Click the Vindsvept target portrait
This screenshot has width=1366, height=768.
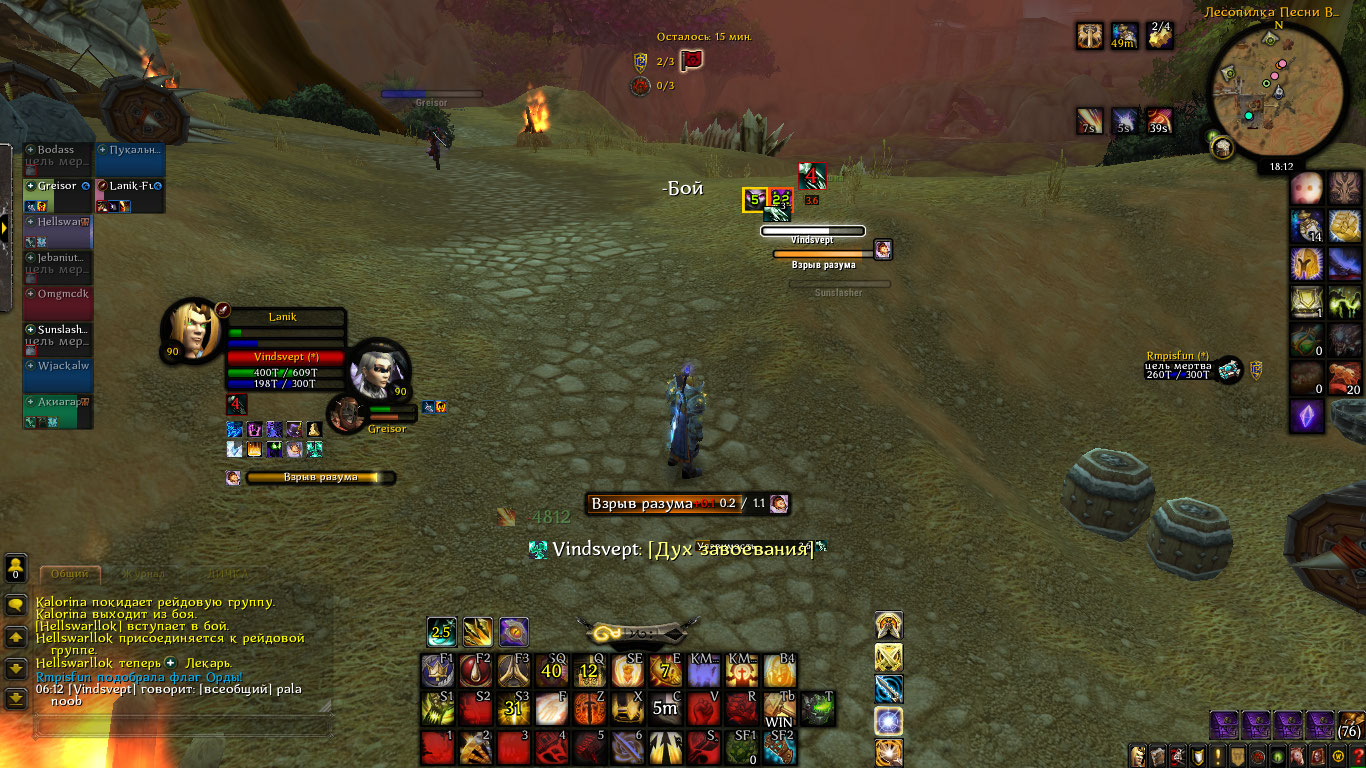point(378,368)
